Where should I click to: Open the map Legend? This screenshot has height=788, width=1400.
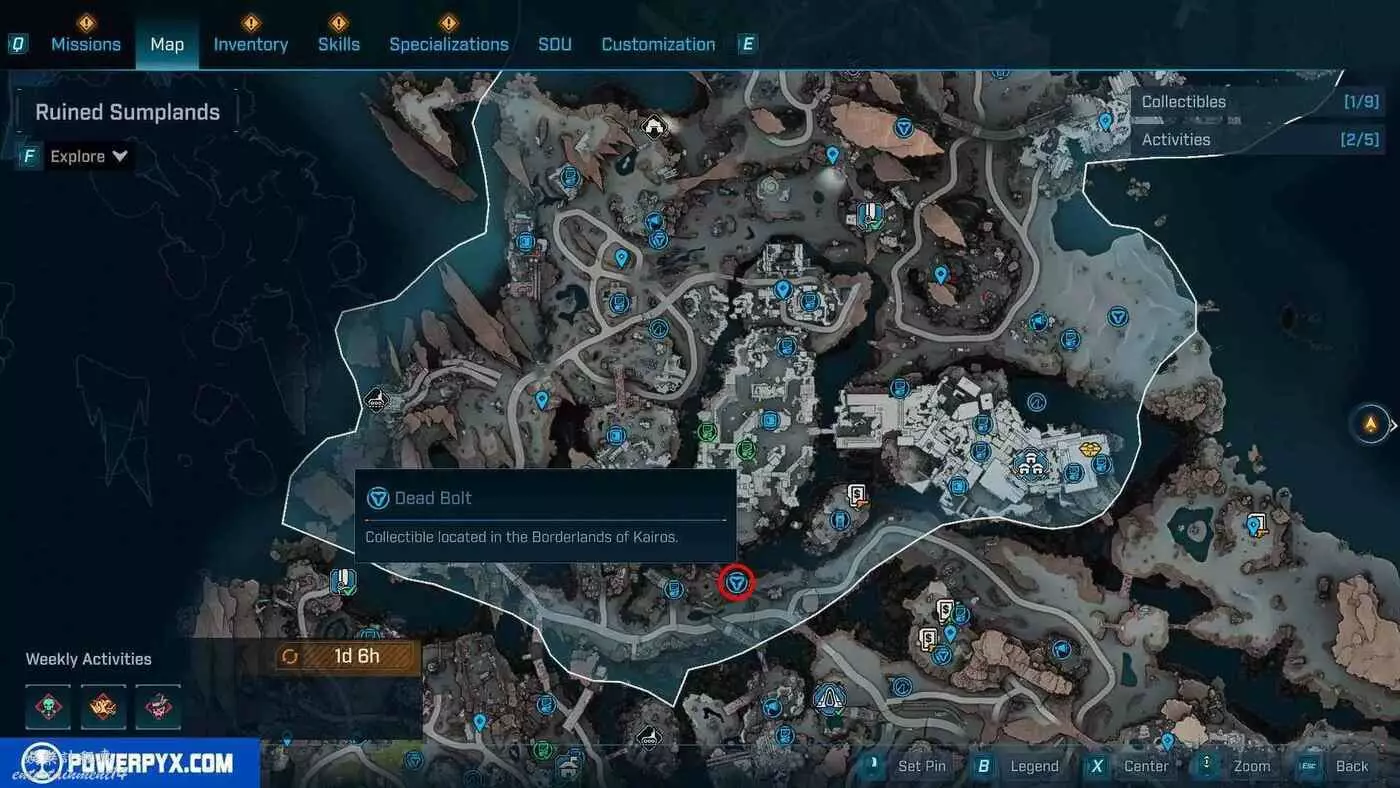click(1020, 766)
